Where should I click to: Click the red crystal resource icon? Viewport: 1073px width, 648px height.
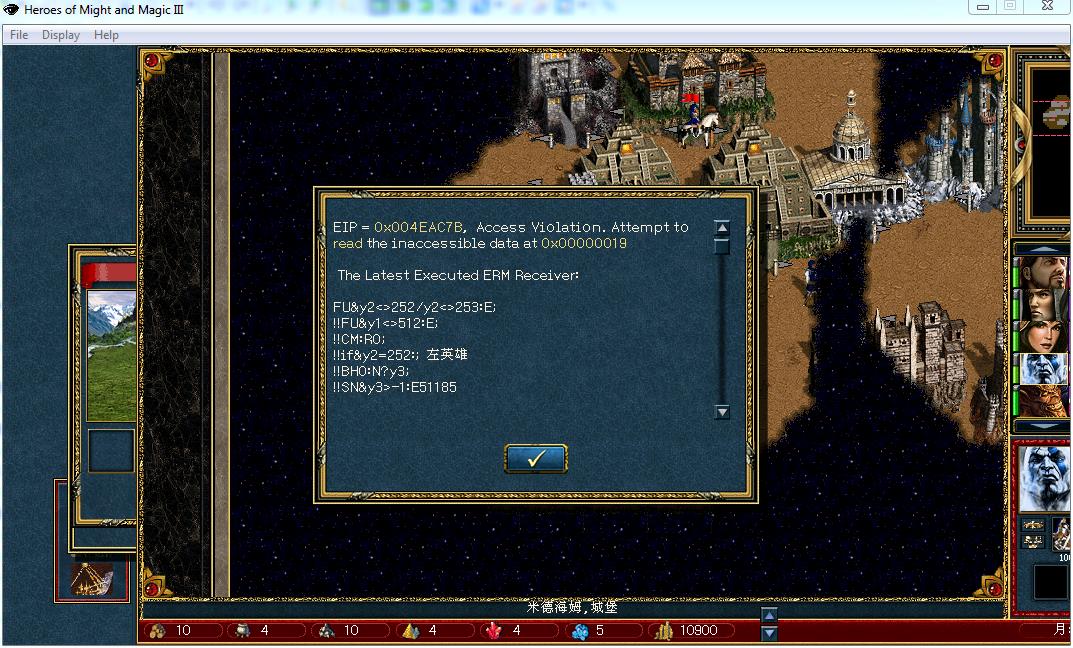pos(493,631)
